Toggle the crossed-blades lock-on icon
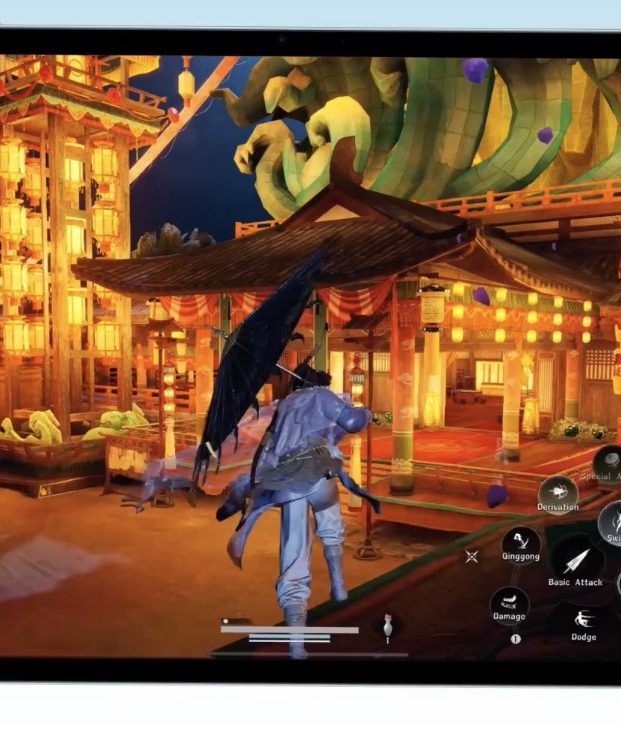This screenshot has height=734, width=621. click(472, 556)
